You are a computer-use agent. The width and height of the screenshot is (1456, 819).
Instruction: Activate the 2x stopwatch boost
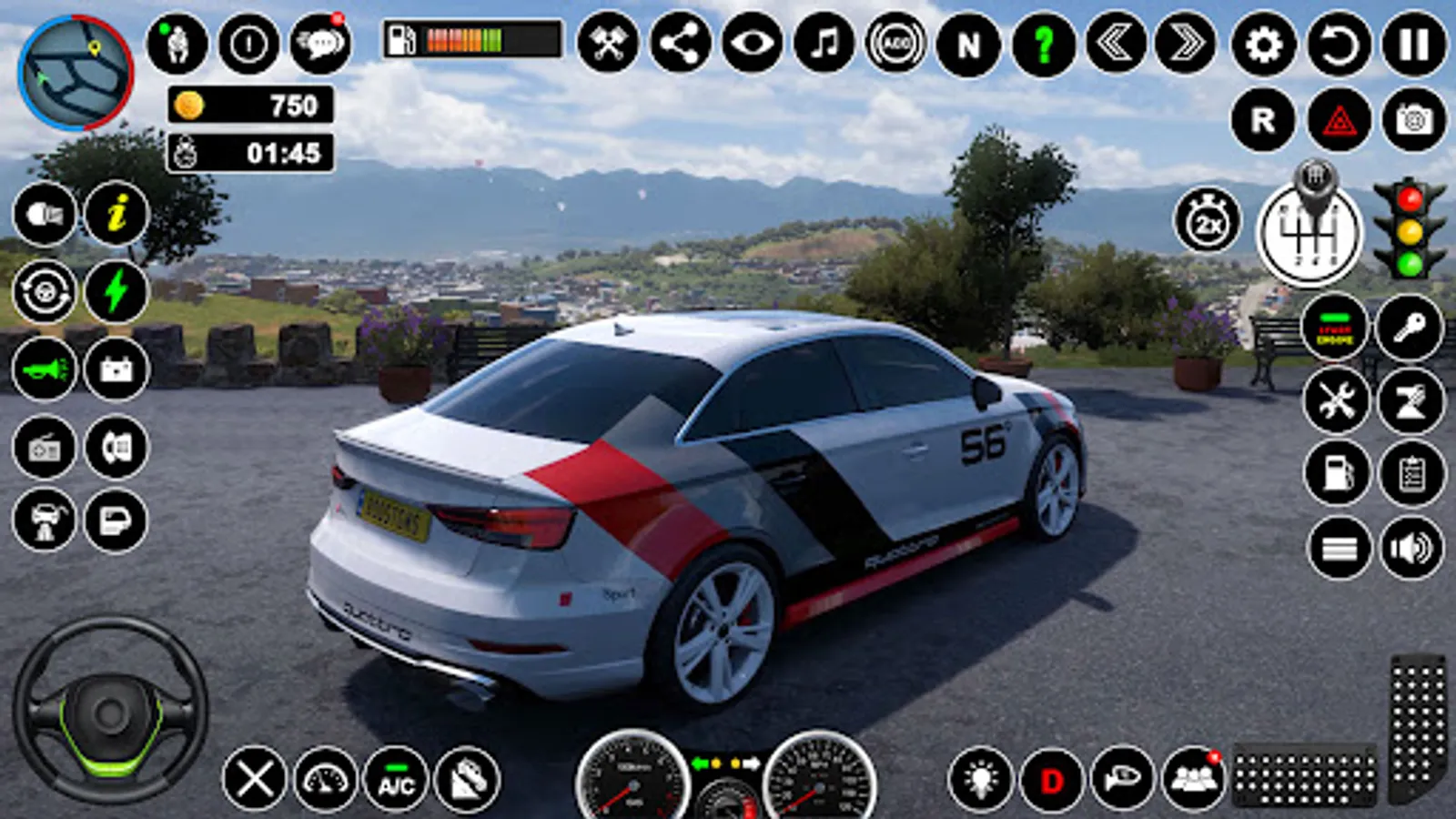point(1208,220)
